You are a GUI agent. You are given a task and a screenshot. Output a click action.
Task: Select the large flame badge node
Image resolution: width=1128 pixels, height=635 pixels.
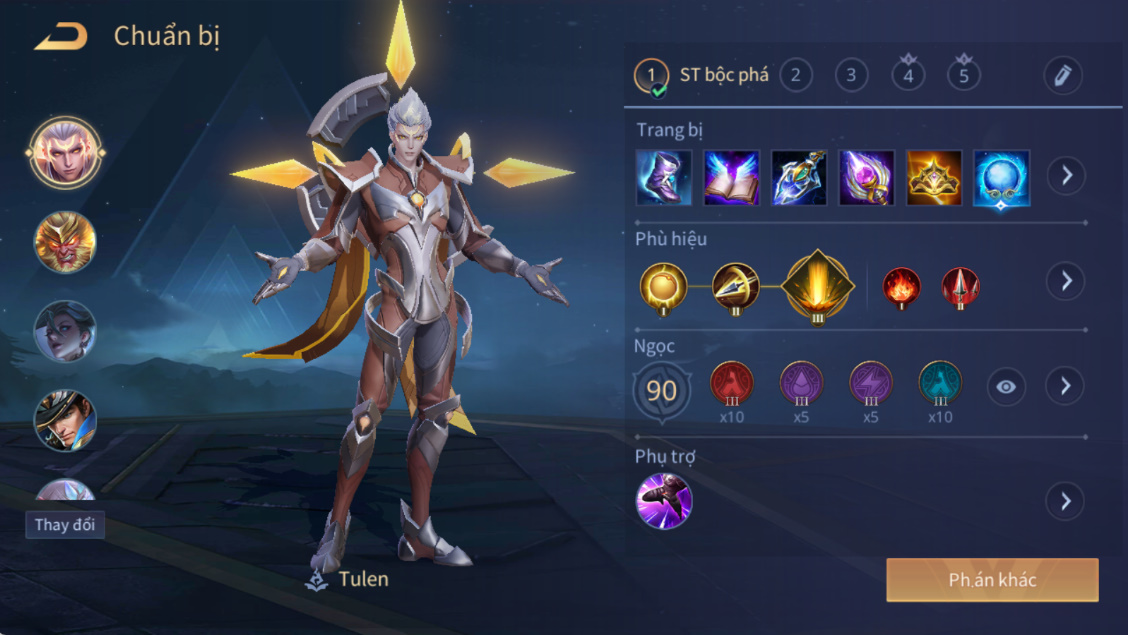pos(818,284)
